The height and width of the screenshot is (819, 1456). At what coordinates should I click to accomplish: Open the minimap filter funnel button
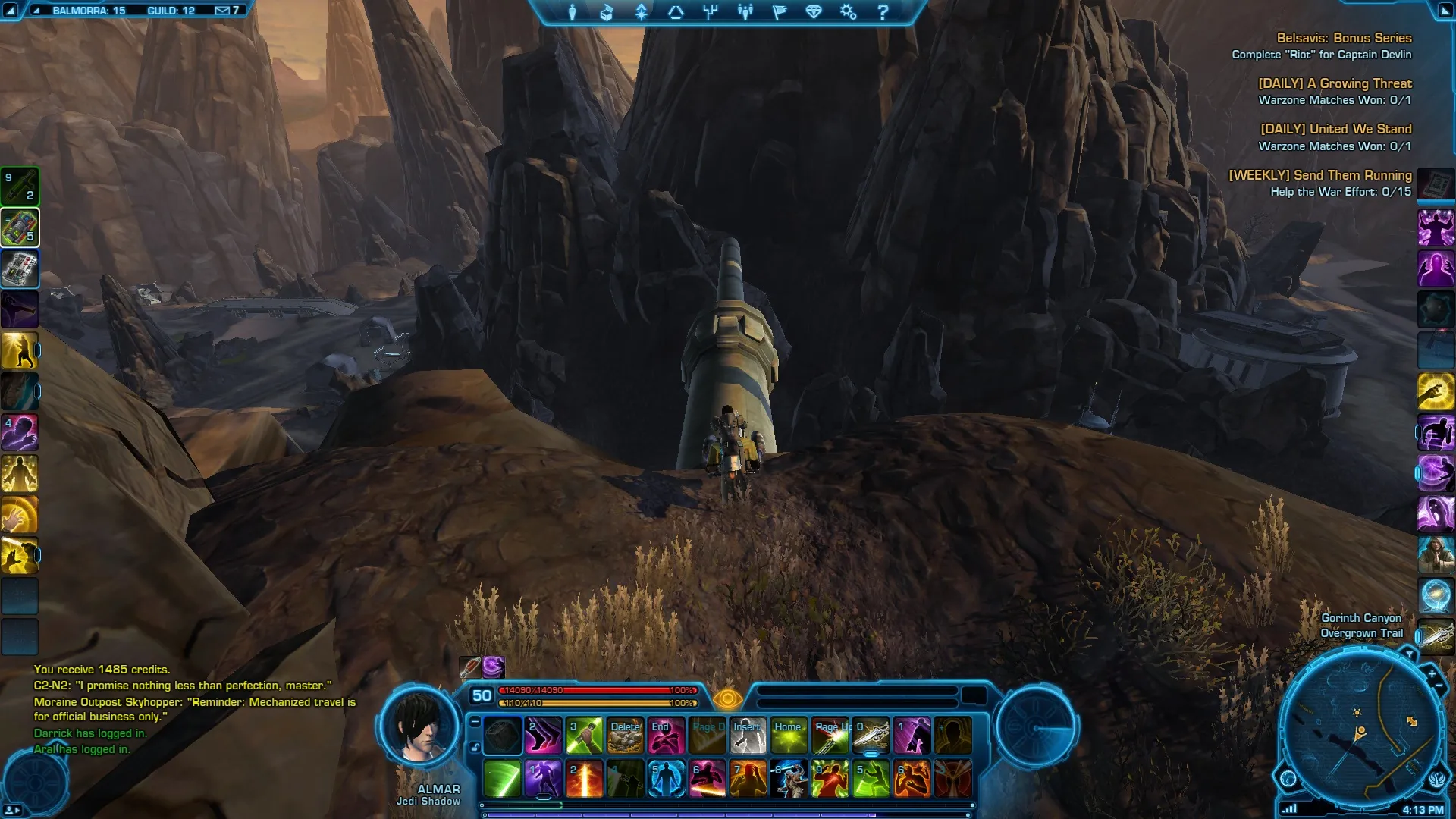1409,654
